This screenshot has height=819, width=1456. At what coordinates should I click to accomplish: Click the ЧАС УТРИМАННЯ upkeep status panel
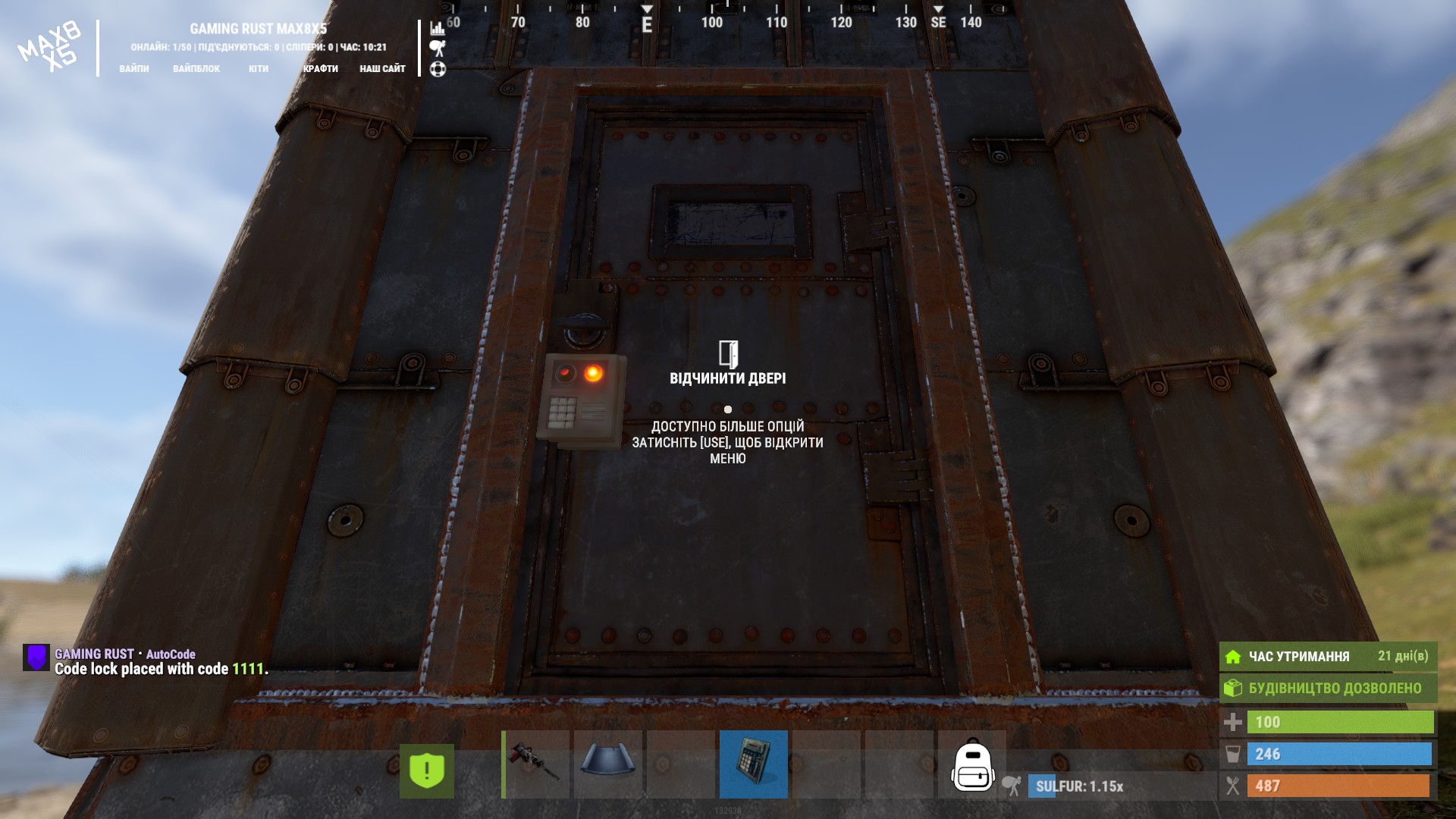[x=1328, y=657]
